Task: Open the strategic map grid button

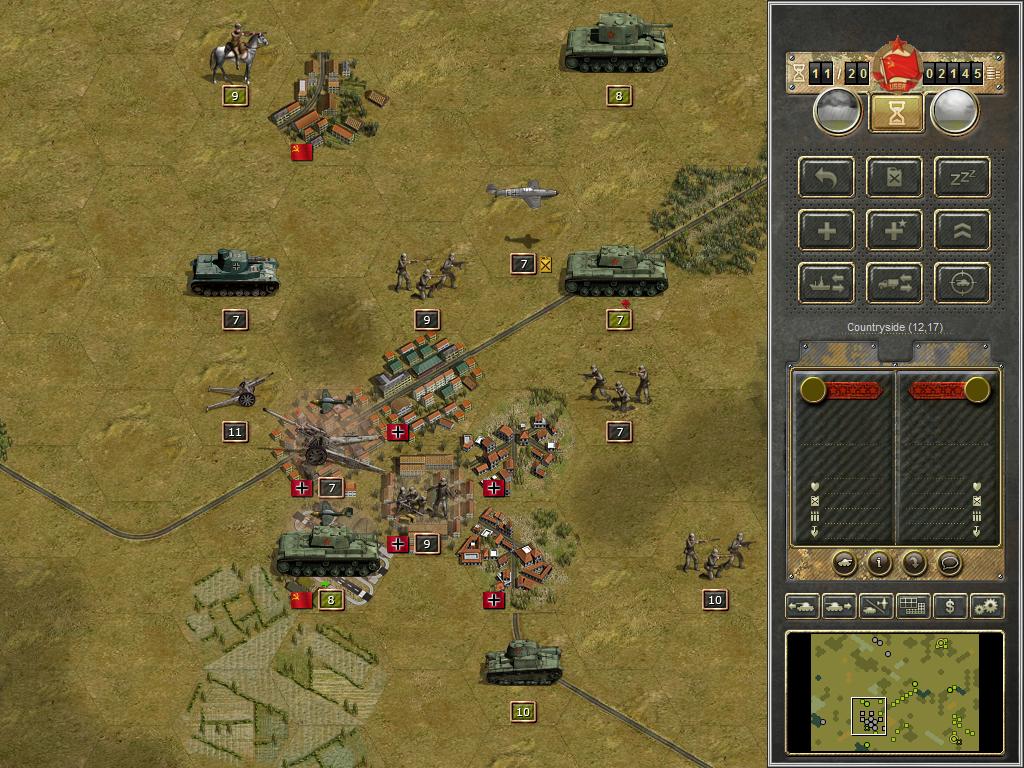Action: (912, 606)
